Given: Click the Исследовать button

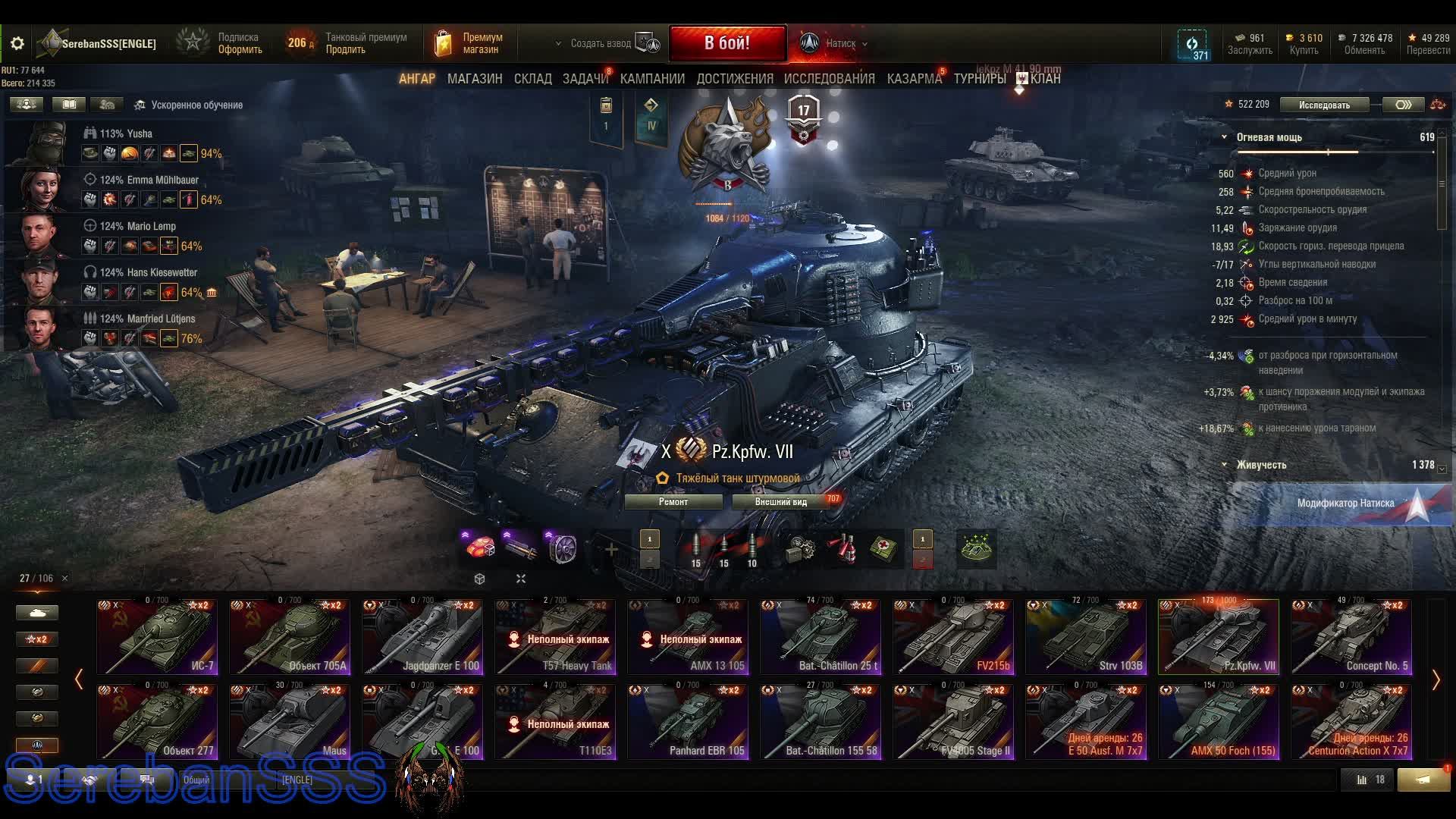Looking at the screenshot, I should coord(1324,105).
